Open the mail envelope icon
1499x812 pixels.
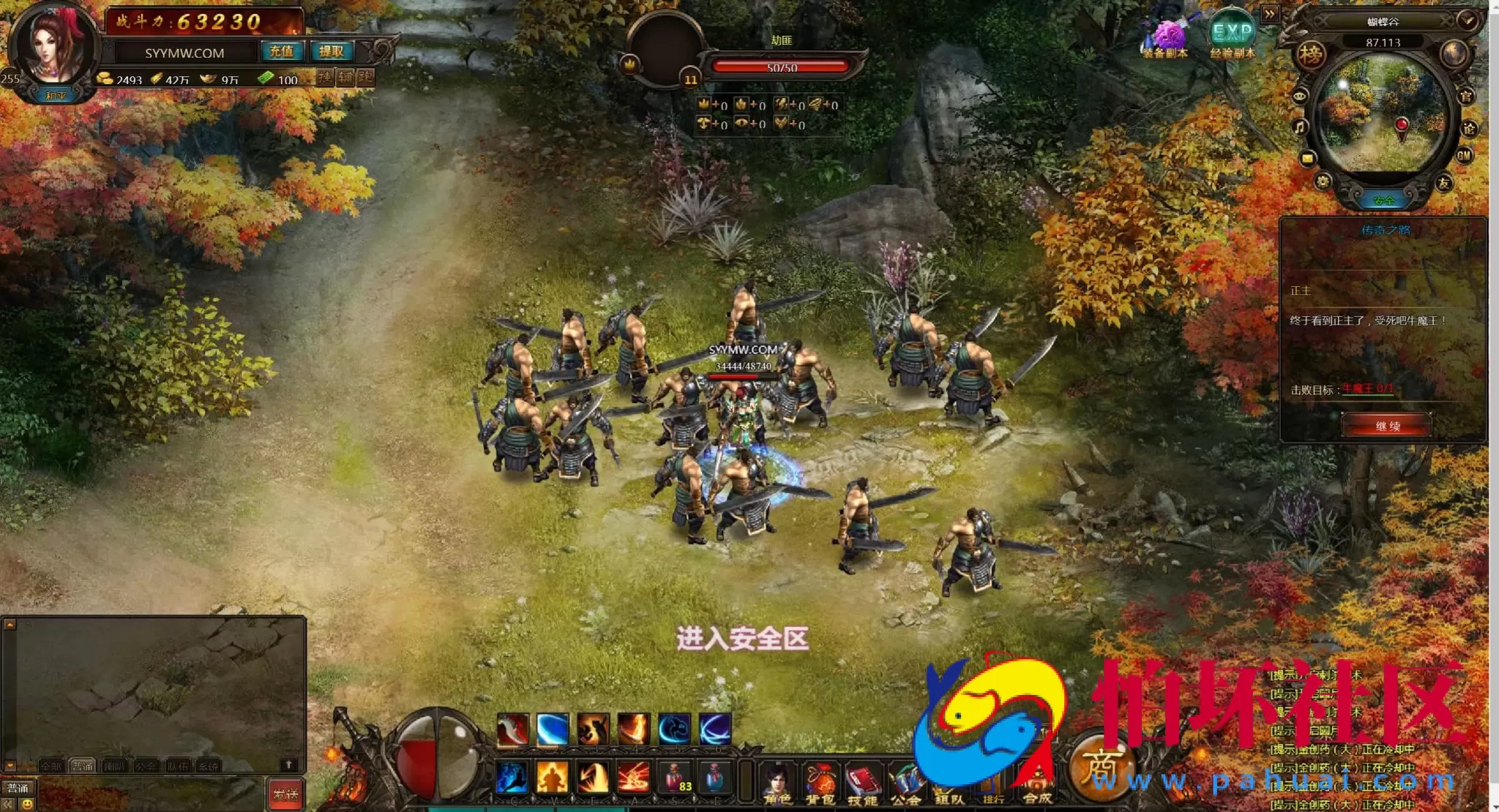tap(1307, 159)
